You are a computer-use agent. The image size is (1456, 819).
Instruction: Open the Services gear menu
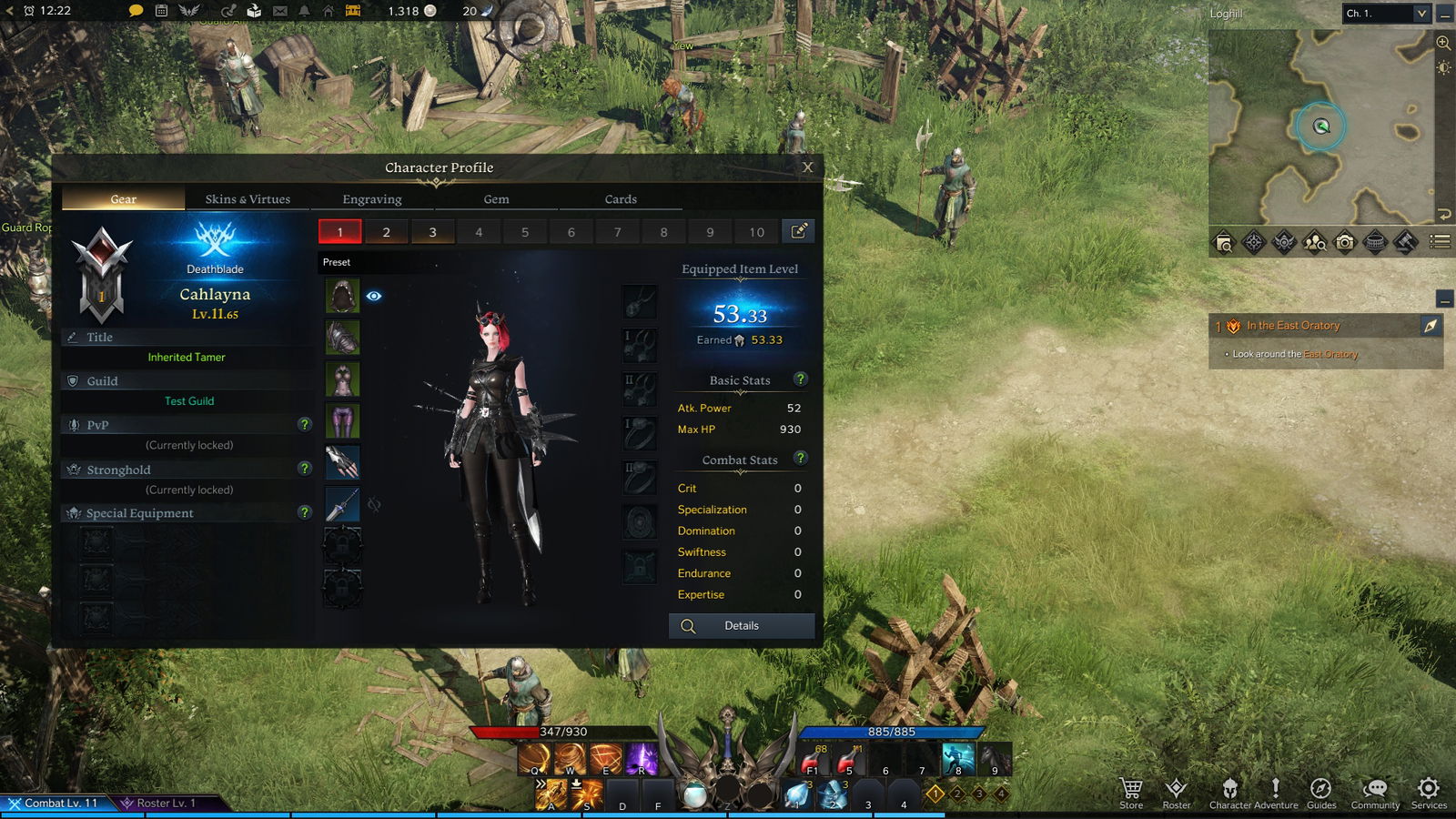point(1429,791)
